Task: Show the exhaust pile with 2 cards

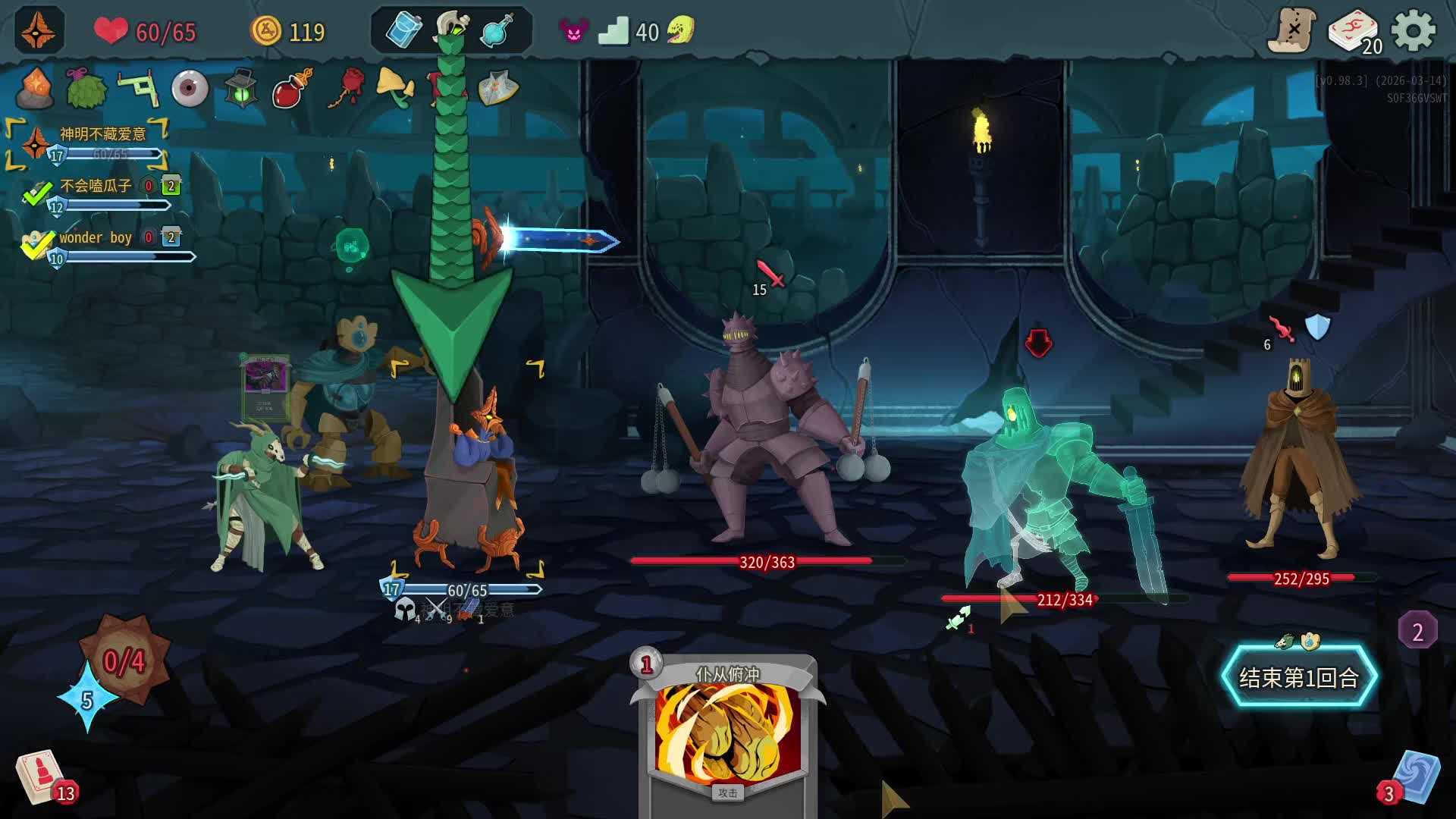Action: pyautogui.click(x=1417, y=631)
